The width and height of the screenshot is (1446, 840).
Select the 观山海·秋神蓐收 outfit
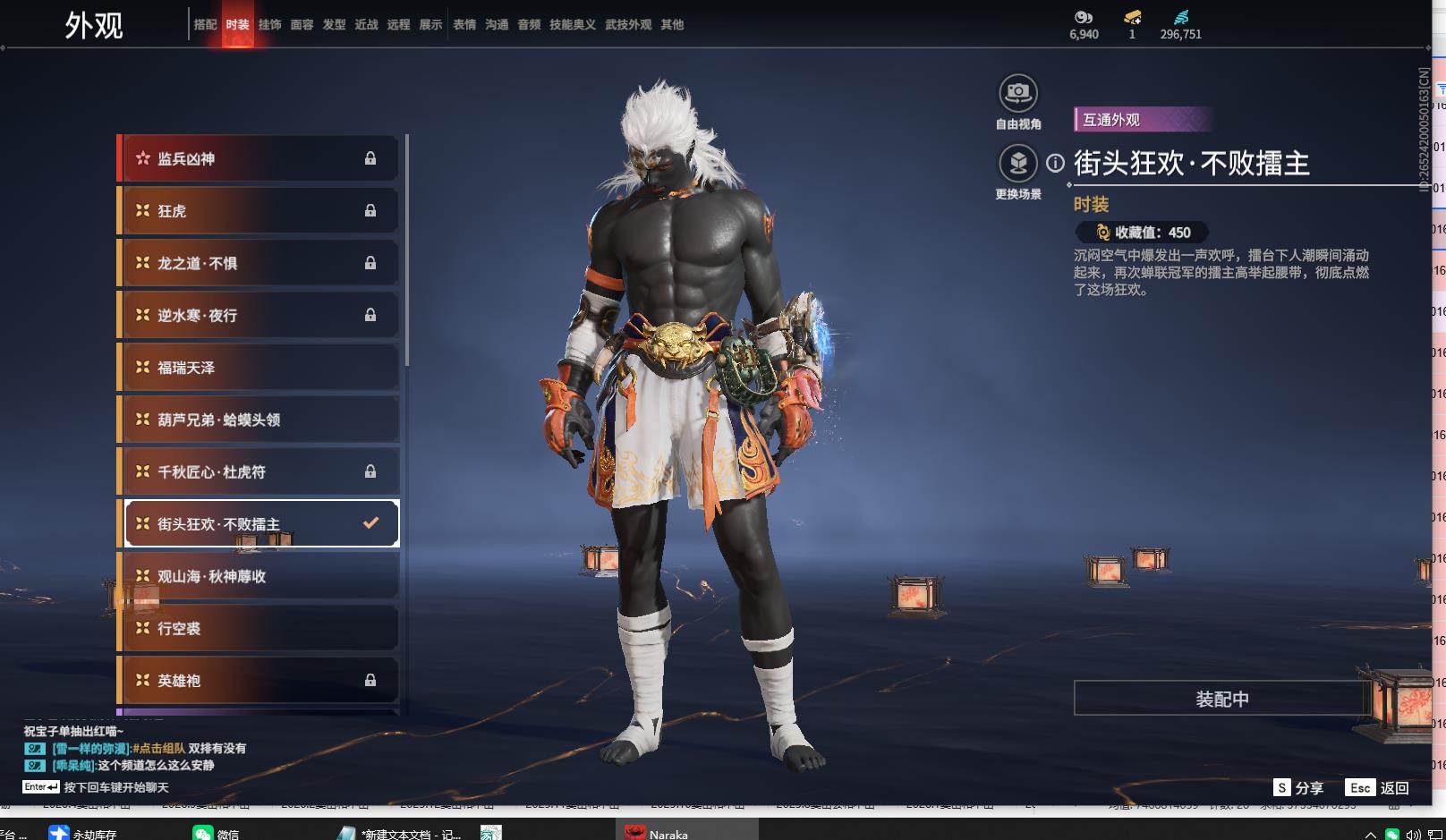tap(259, 576)
